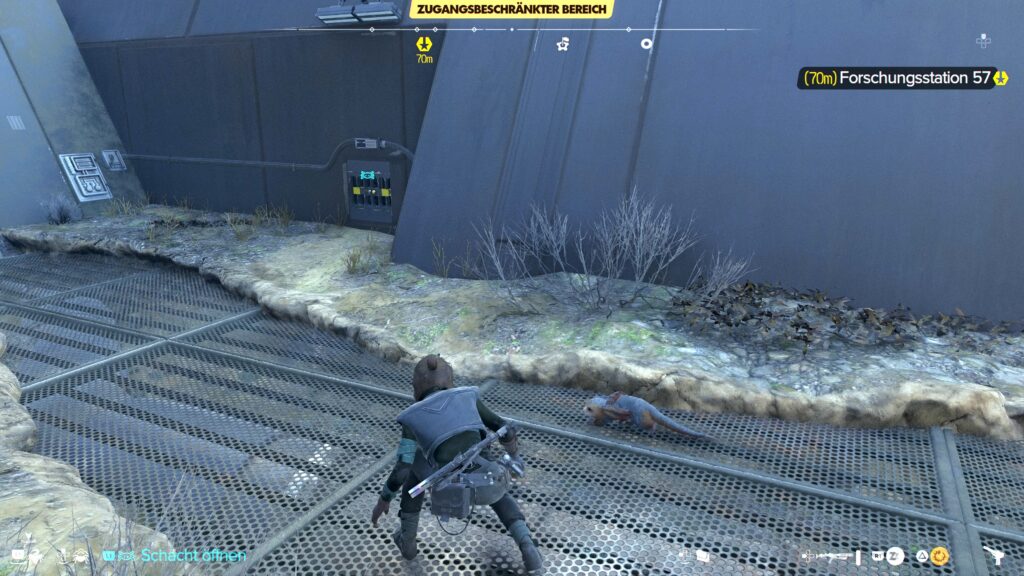Click the Zugangsbeschränkter Bereich banner

511,9
